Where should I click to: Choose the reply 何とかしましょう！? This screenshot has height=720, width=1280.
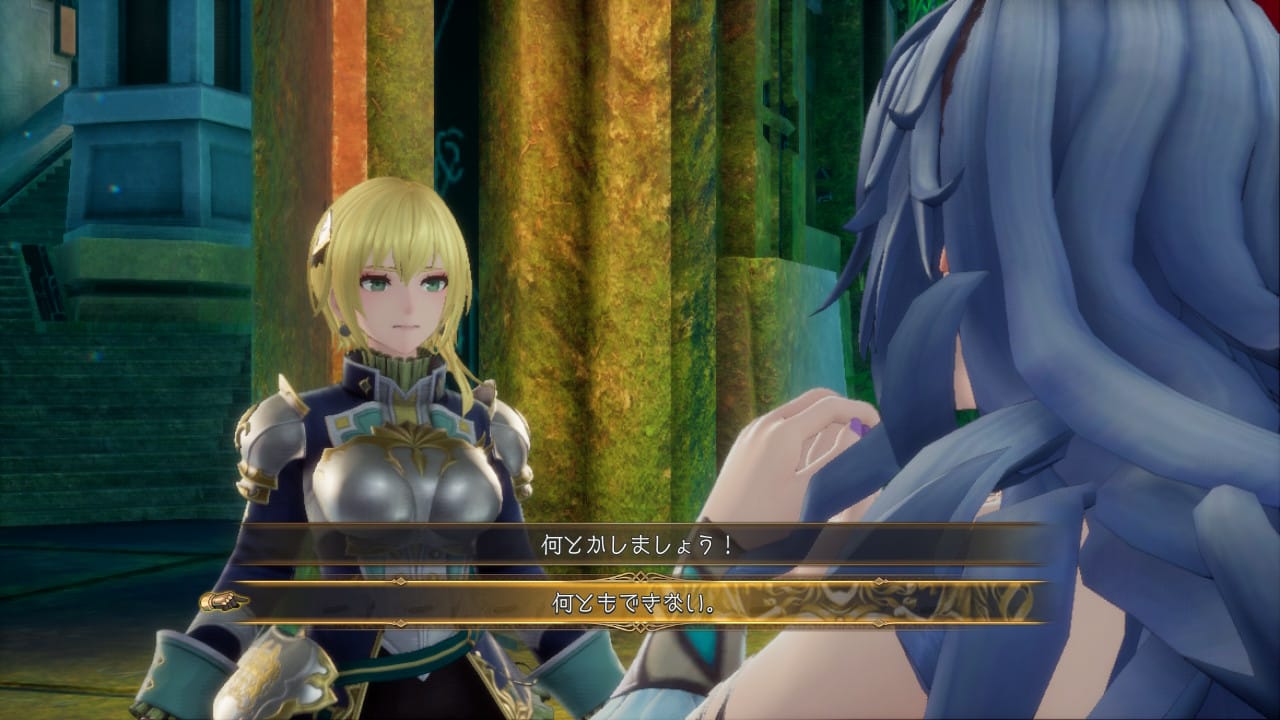click(639, 546)
